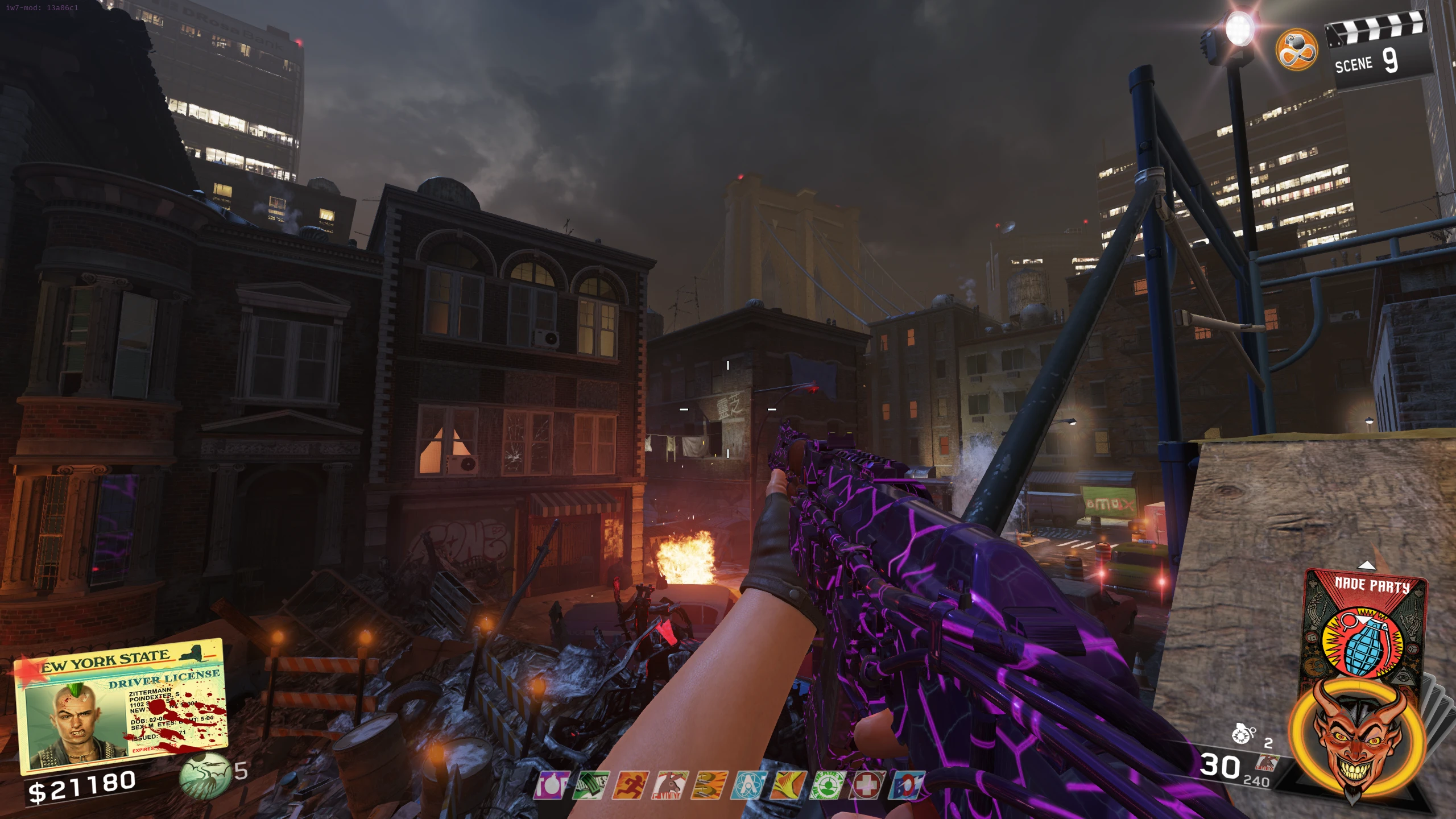Screen dimensions: 1456x819
Task: Select the green Deadeye Dewdrops perk
Action: 827,785
